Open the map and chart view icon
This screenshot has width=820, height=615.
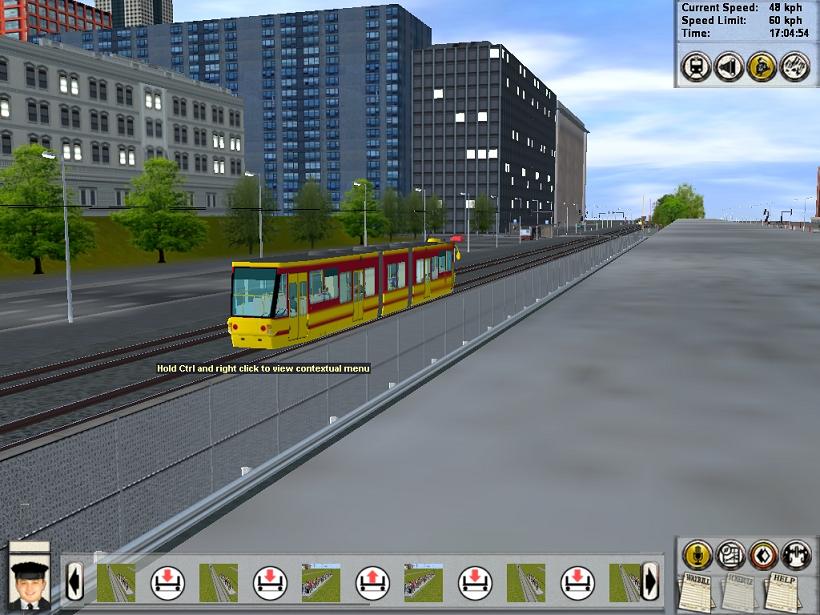pos(730,554)
